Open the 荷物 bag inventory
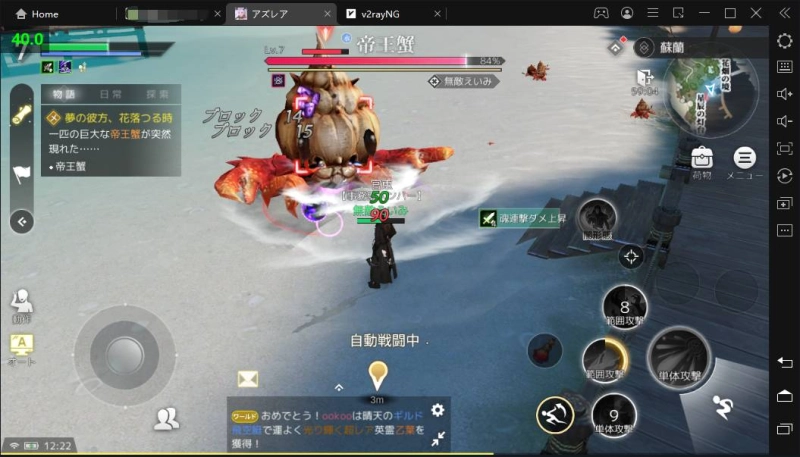This screenshot has height=457, width=800. (701, 159)
